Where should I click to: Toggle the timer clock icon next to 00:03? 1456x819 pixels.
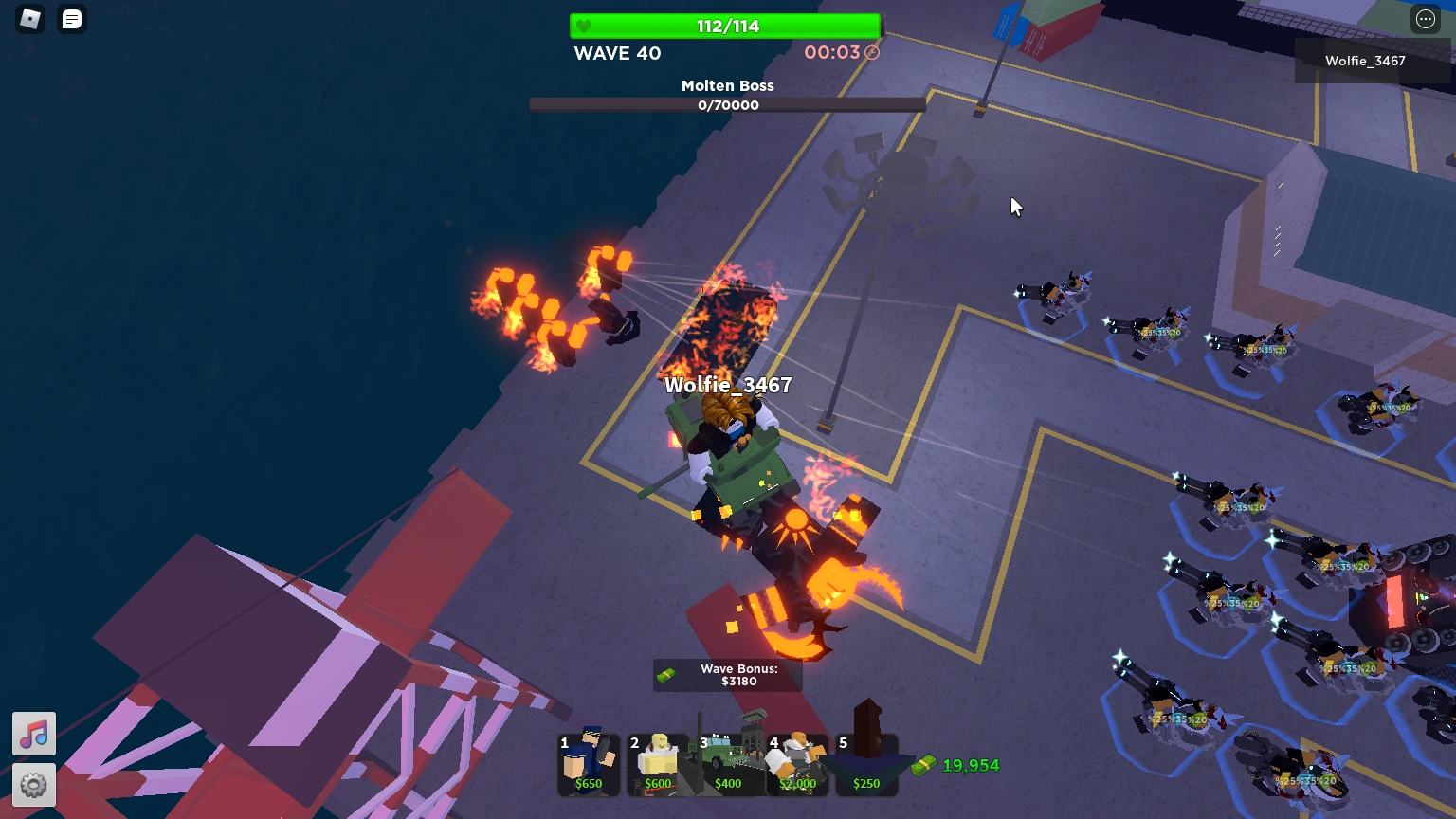coord(870,53)
